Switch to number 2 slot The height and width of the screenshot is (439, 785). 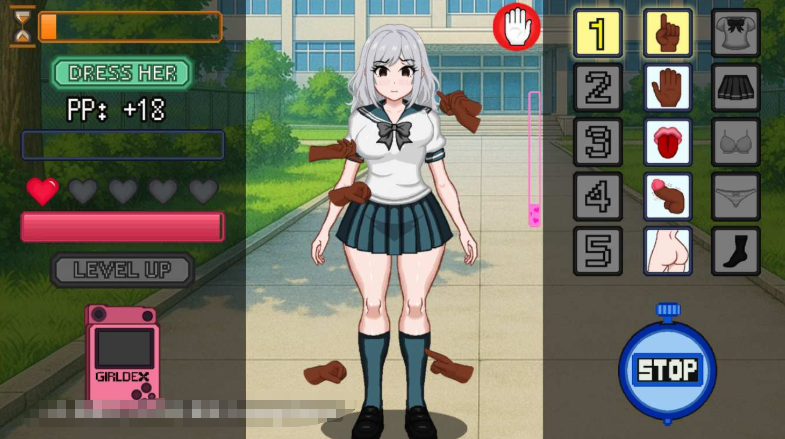(x=598, y=88)
